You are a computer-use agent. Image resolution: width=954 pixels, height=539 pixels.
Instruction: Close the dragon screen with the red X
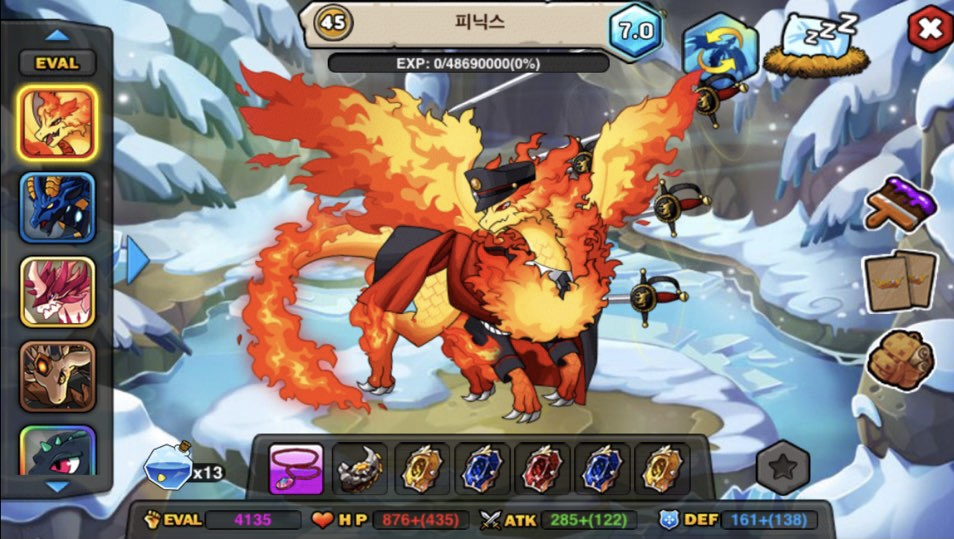tap(929, 29)
